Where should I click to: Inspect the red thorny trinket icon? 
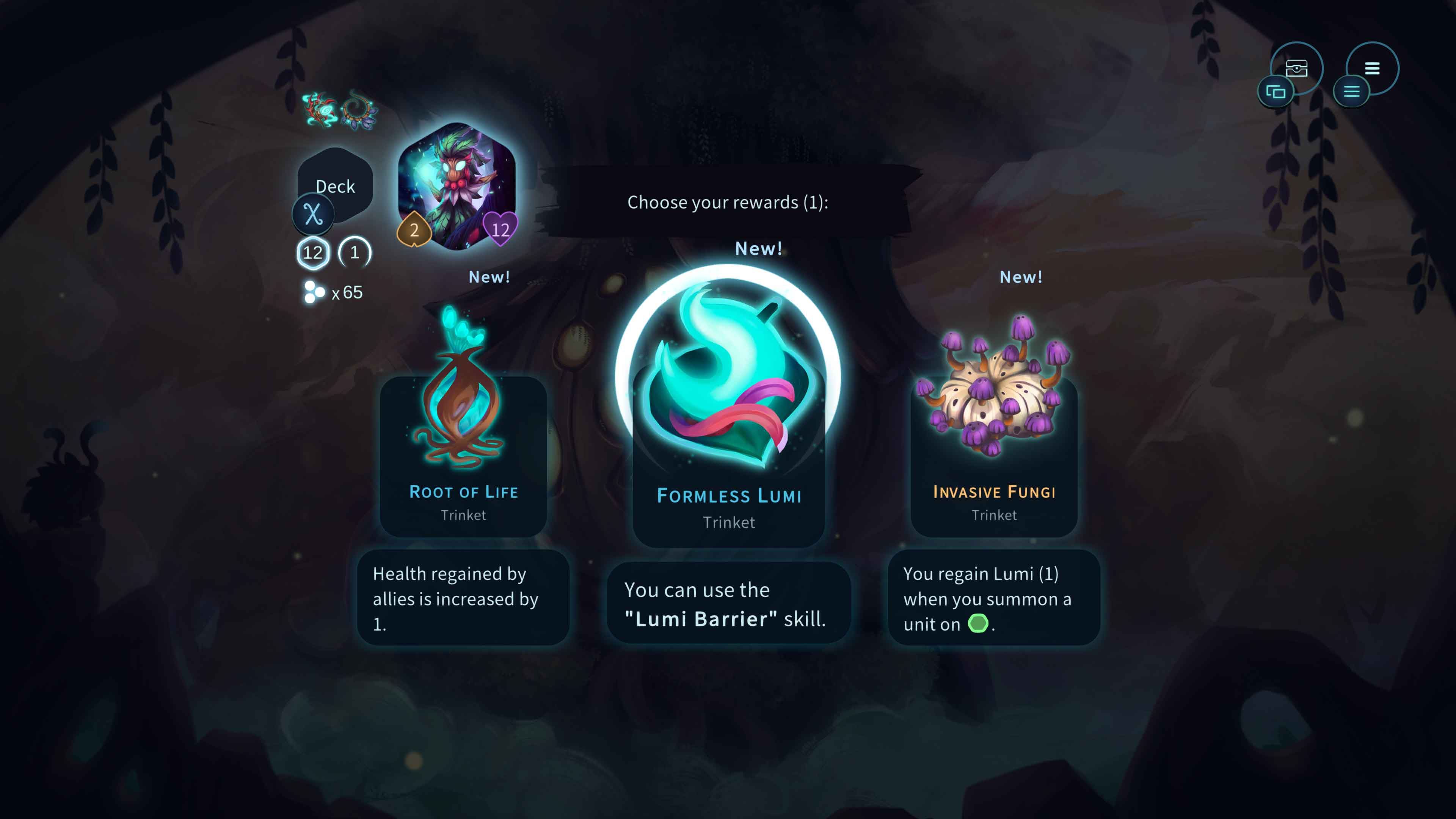click(319, 108)
